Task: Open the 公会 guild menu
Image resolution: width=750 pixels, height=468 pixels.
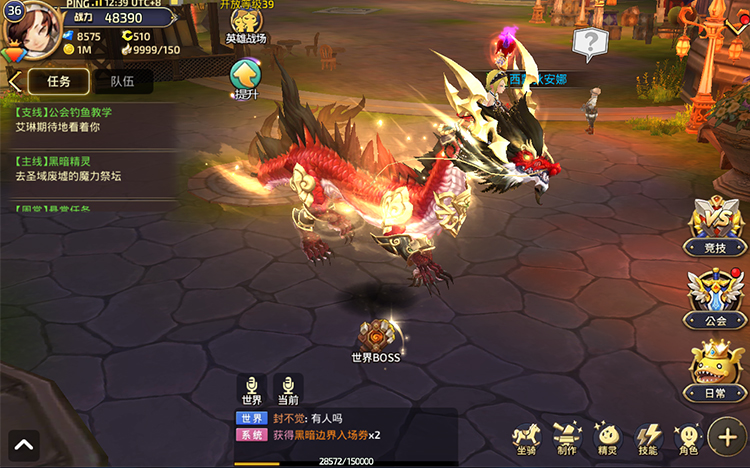Action: pyautogui.click(x=717, y=298)
